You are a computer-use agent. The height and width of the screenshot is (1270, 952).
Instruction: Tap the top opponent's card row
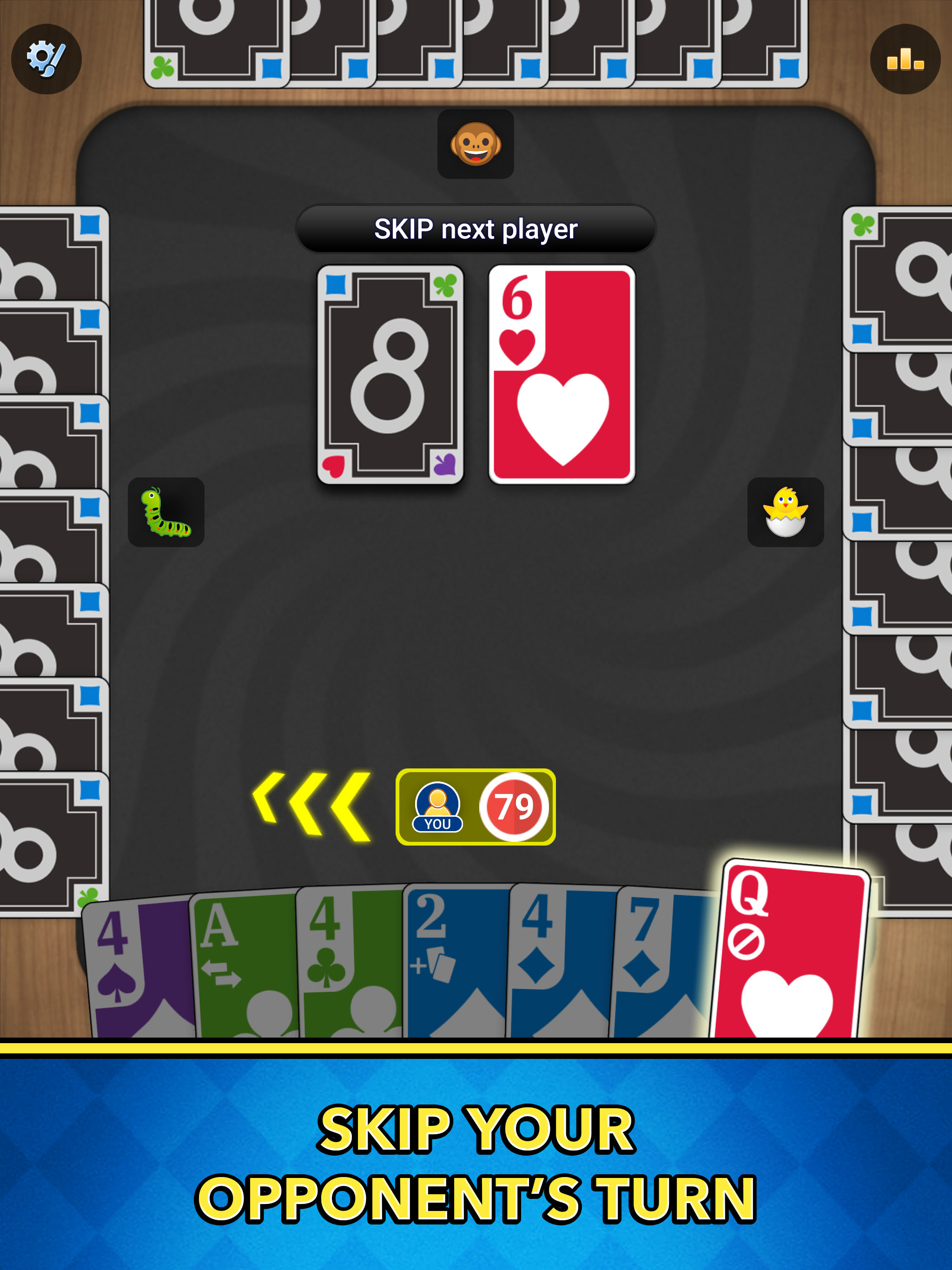click(476, 43)
